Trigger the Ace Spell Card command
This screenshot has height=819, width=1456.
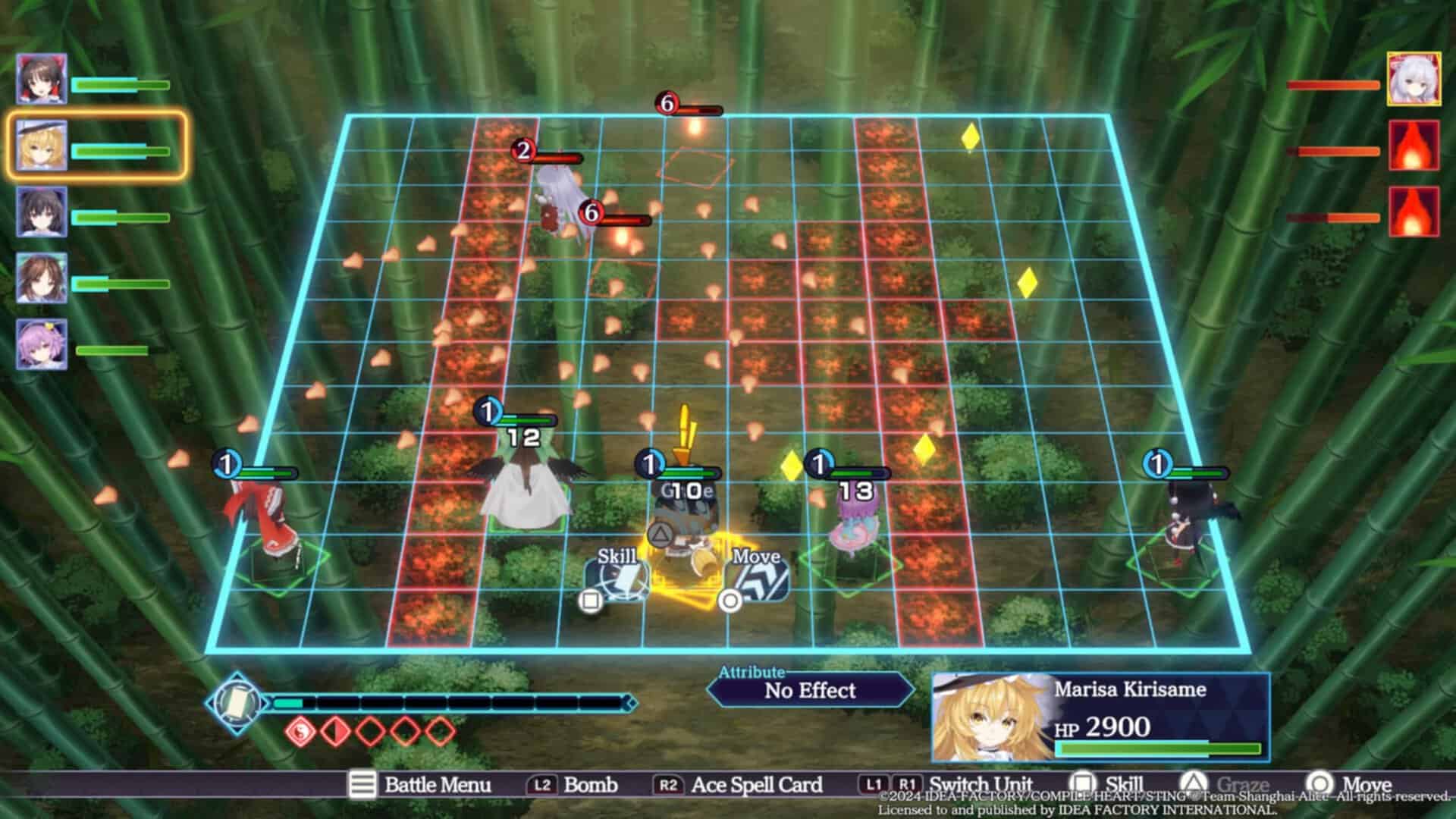(x=738, y=785)
